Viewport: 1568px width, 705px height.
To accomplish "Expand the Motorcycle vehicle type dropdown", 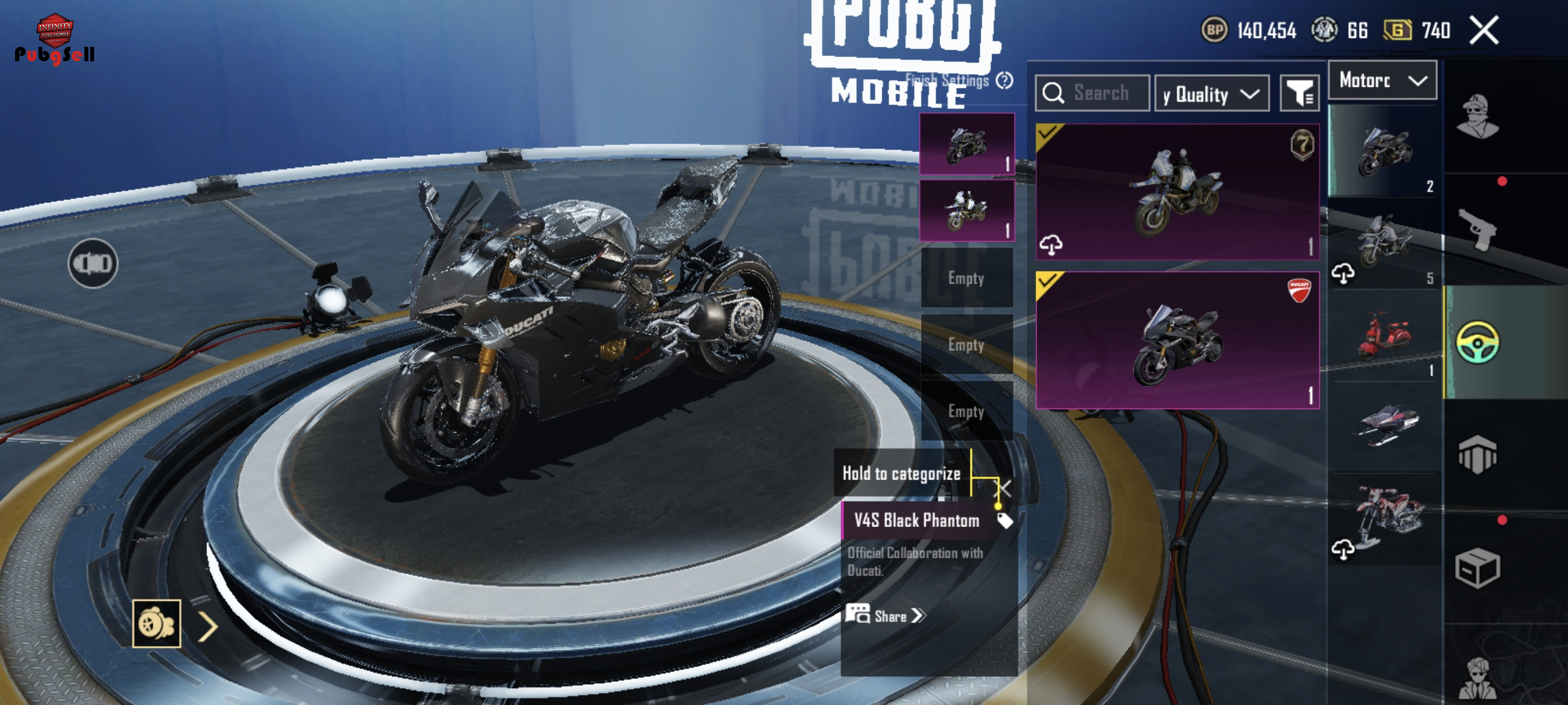I will 1382,80.
